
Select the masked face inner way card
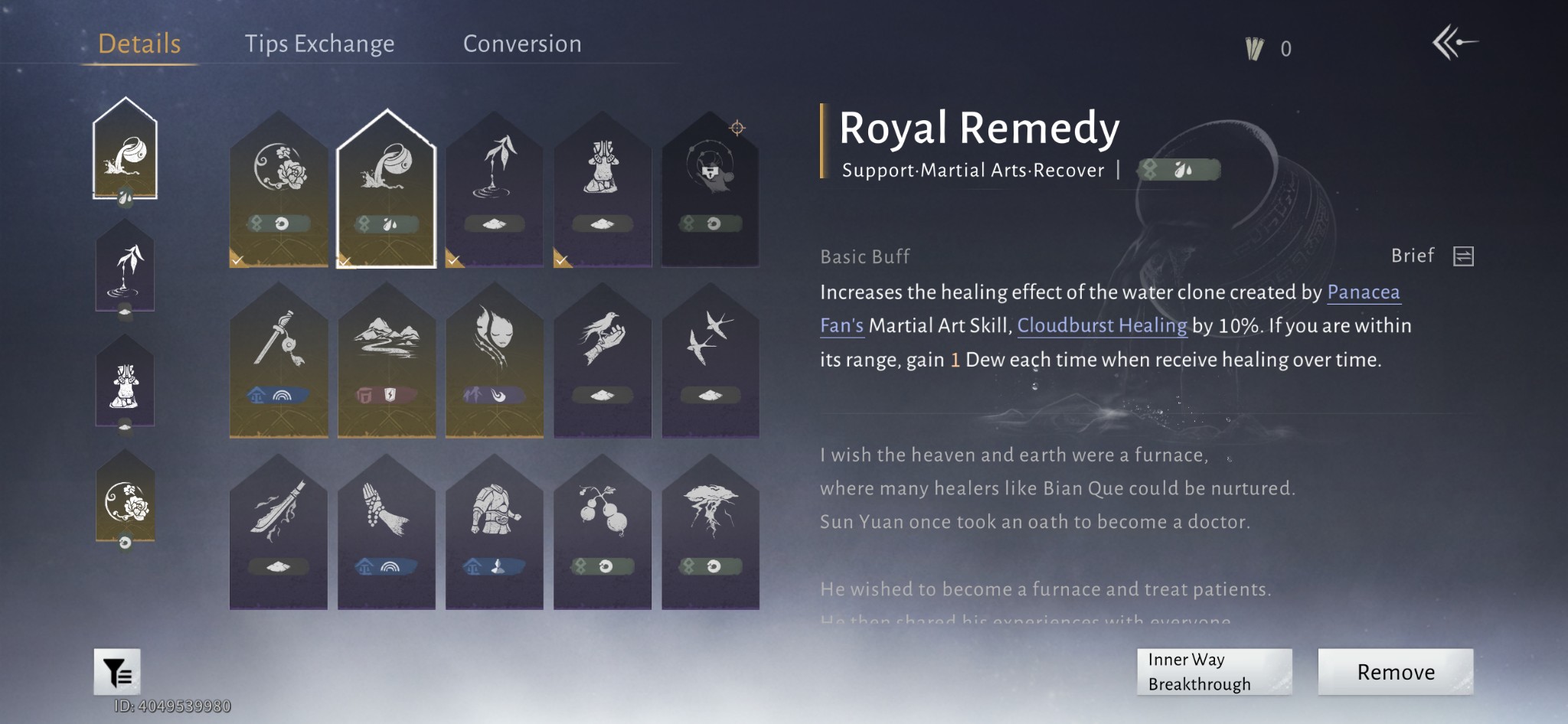(x=495, y=360)
